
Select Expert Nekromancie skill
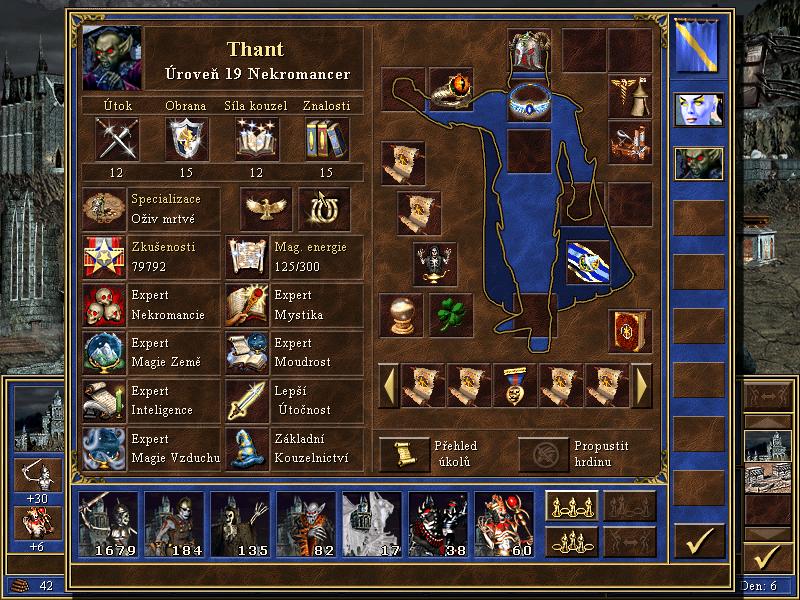pos(103,305)
